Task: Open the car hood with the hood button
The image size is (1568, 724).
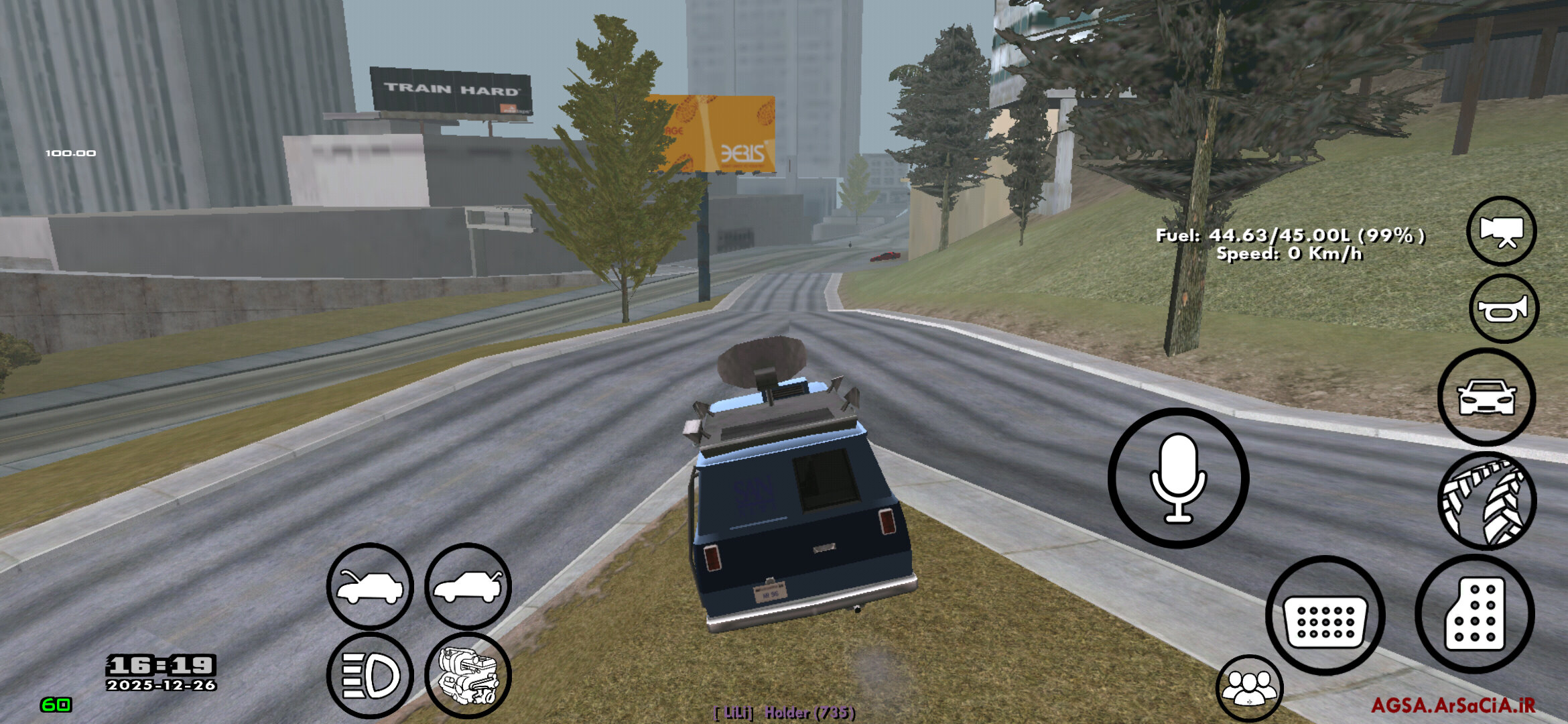Action: coord(370,587)
